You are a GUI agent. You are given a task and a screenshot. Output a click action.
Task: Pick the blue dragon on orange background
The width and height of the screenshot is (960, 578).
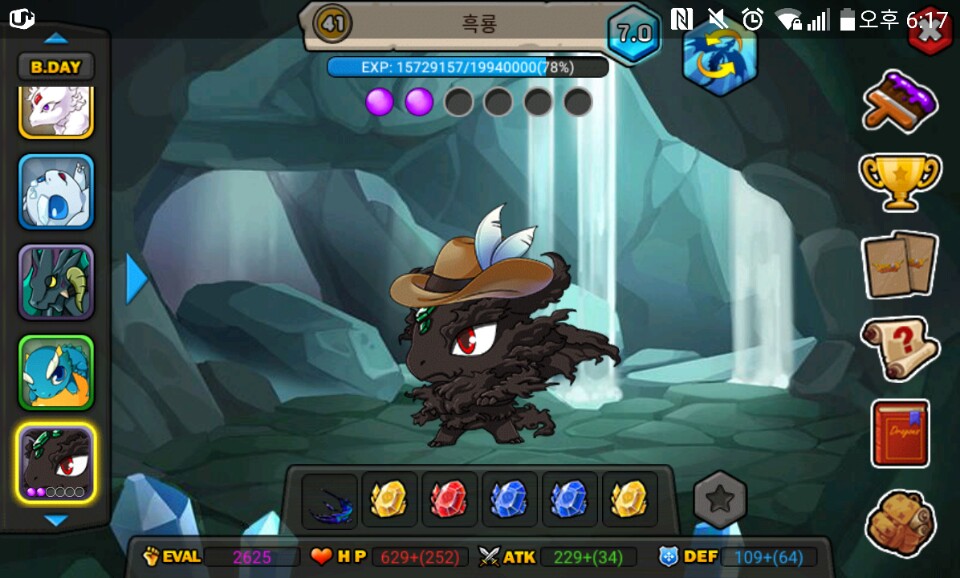[x=56, y=372]
